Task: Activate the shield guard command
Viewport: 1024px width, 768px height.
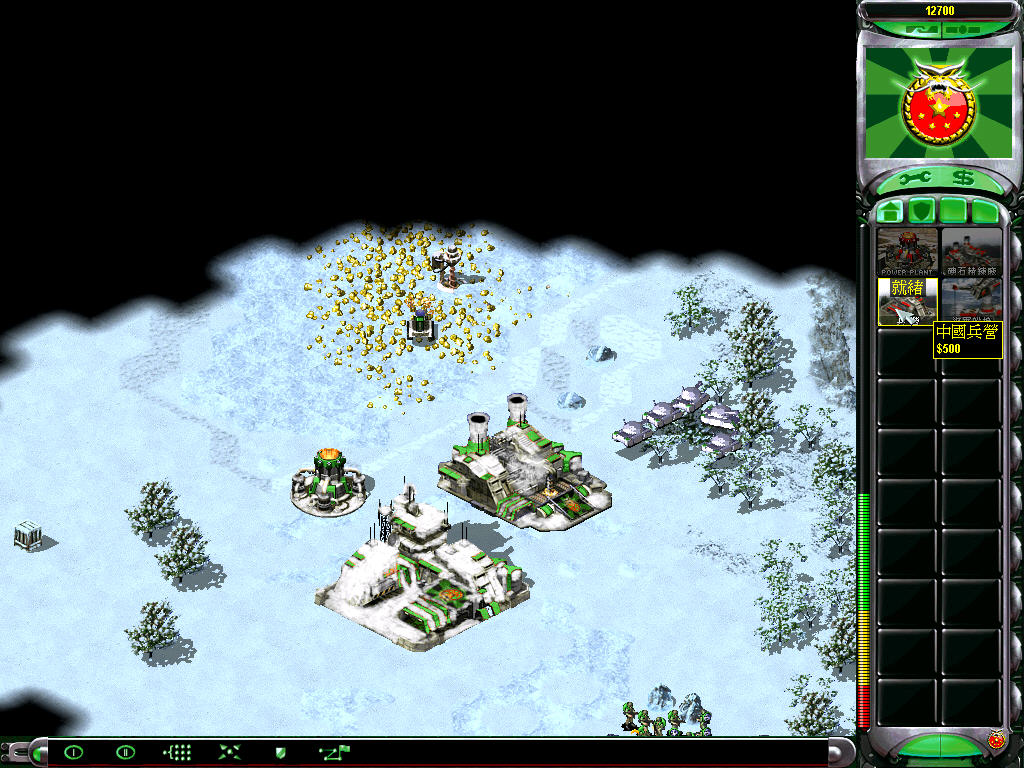Action: (281, 752)
